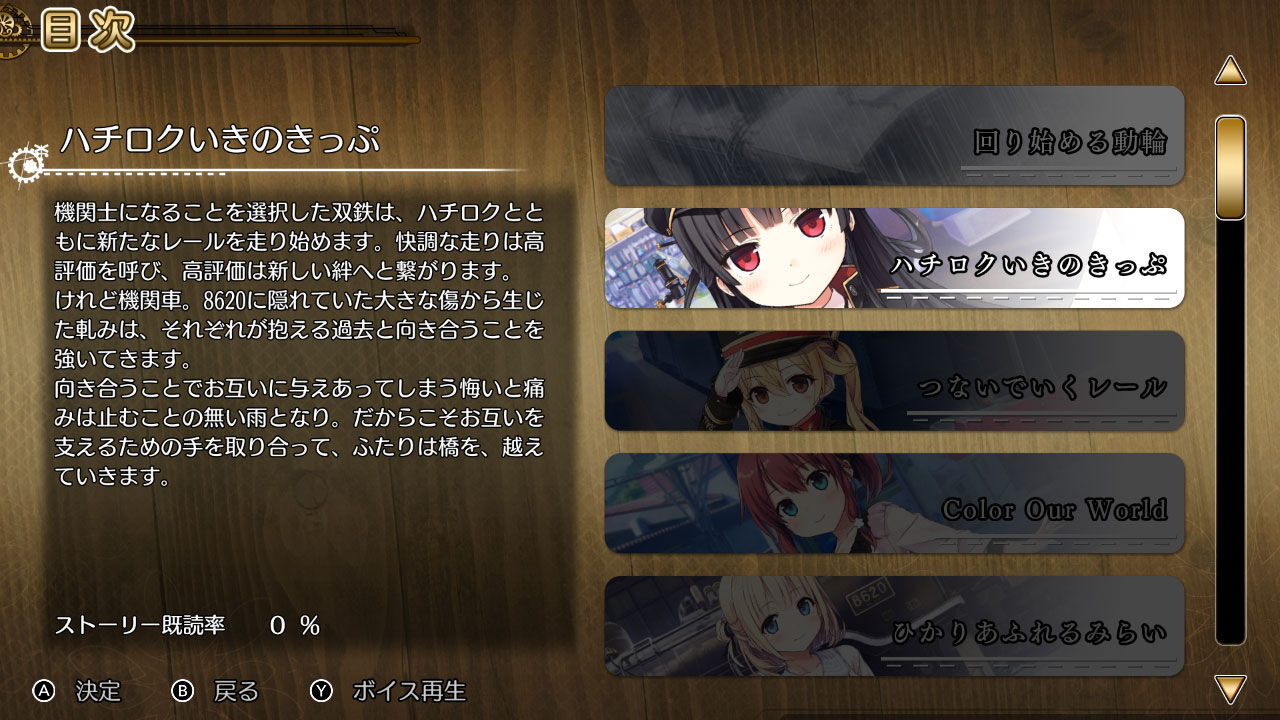Select the 回り始める動輪 chapter entry
Image resolution: width=1280 pixels, height=720 pixels.
895,135
